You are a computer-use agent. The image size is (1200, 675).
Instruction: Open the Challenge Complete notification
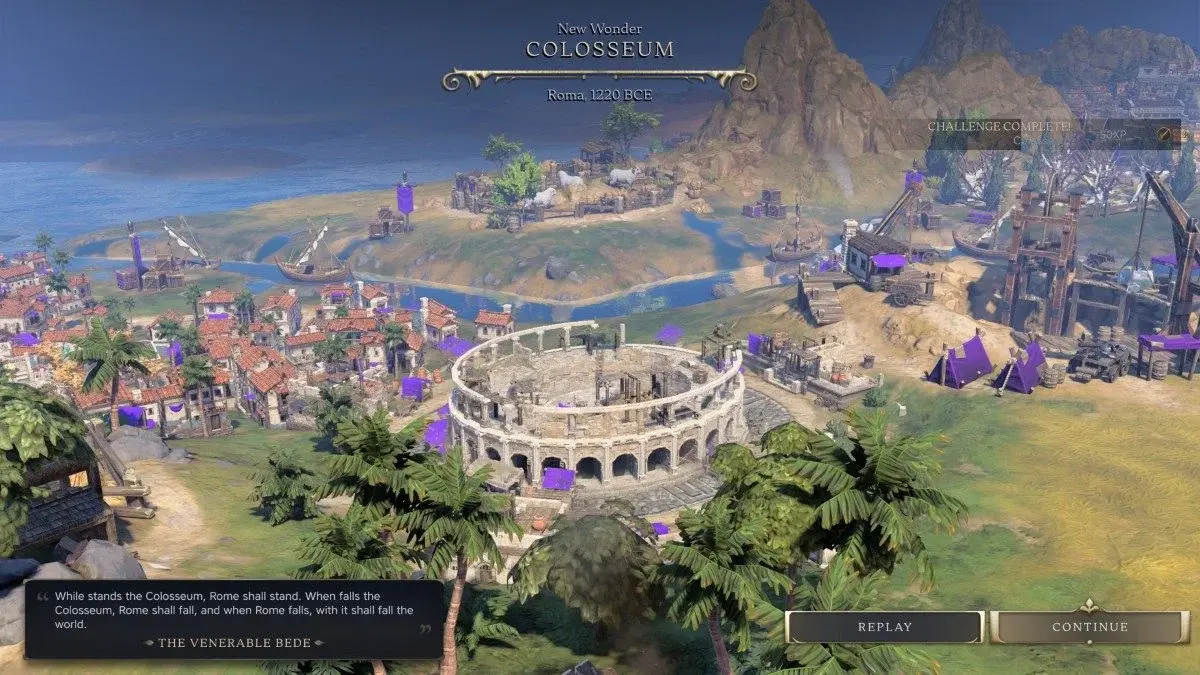pos(1050,132)
